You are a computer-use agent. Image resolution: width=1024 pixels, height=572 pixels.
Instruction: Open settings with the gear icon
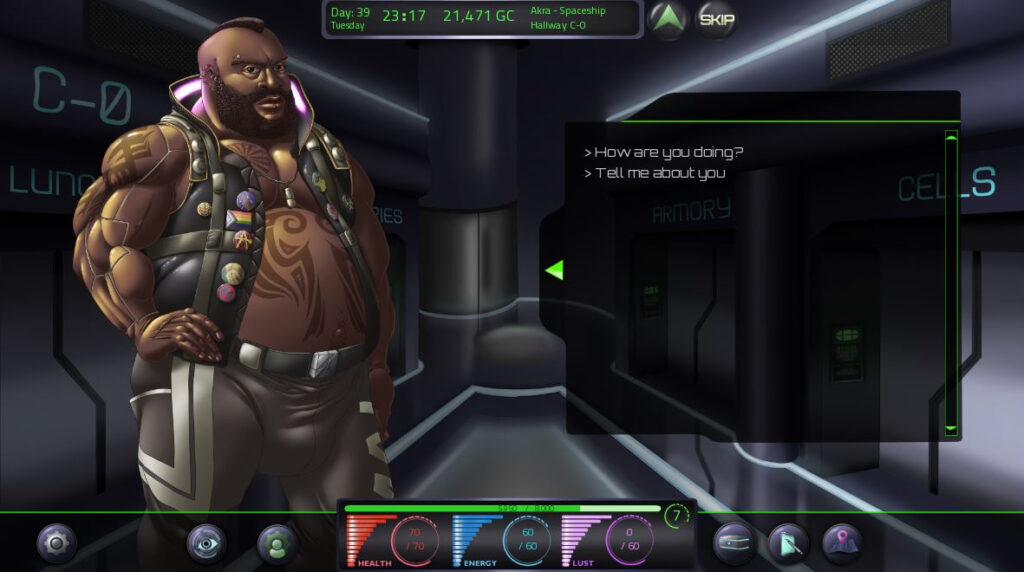point(56,543)
